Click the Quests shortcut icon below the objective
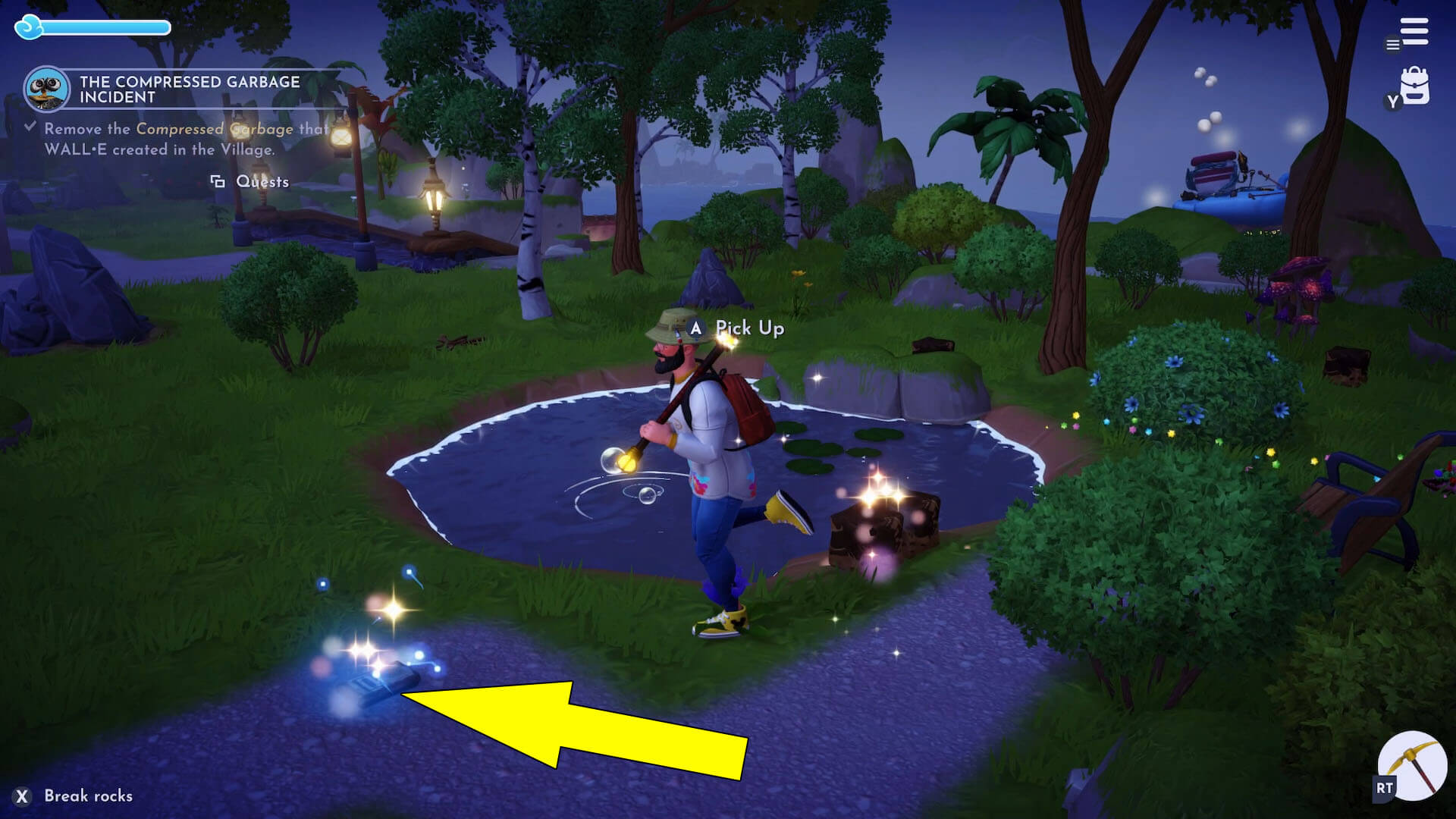This screenshot has height=819, width=1456. [x=219, y=181]
